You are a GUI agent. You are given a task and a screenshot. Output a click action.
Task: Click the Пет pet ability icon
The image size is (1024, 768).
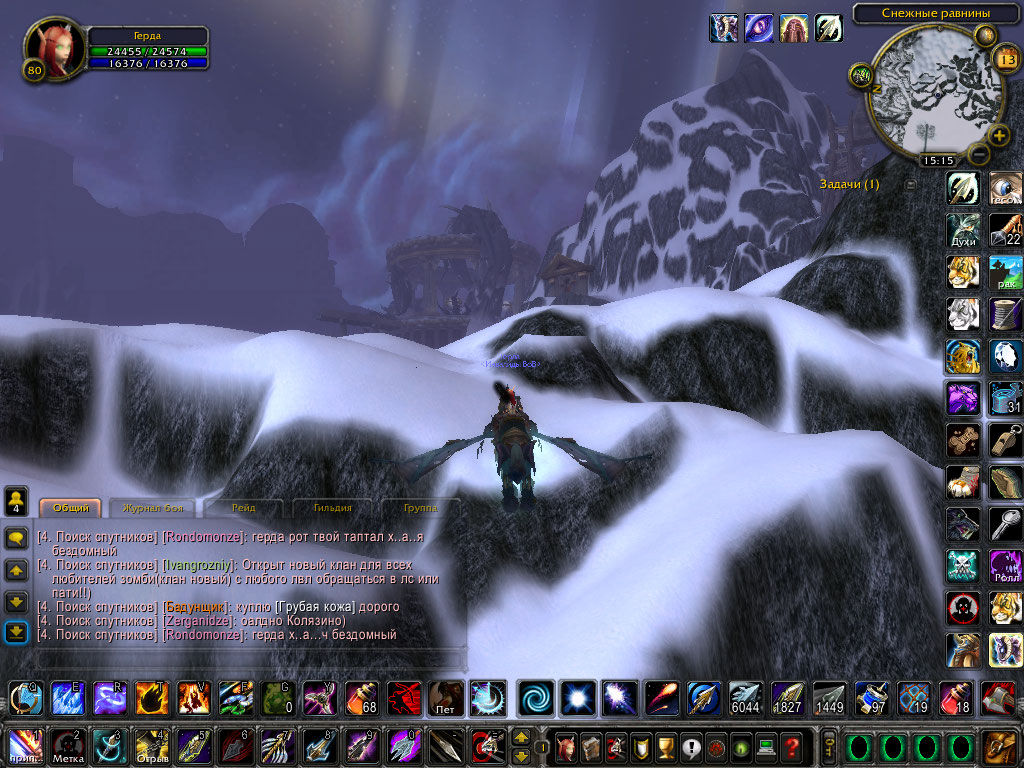pyautogui.click(x=446, y=698)
